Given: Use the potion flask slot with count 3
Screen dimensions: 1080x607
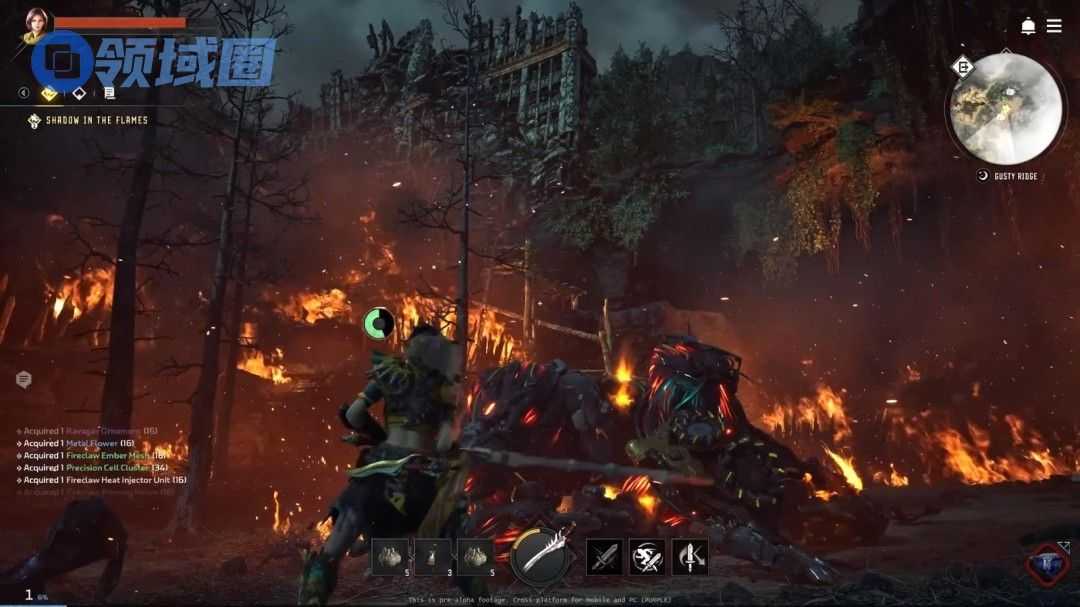Looking at the screenshot, I should pos(433,557).
